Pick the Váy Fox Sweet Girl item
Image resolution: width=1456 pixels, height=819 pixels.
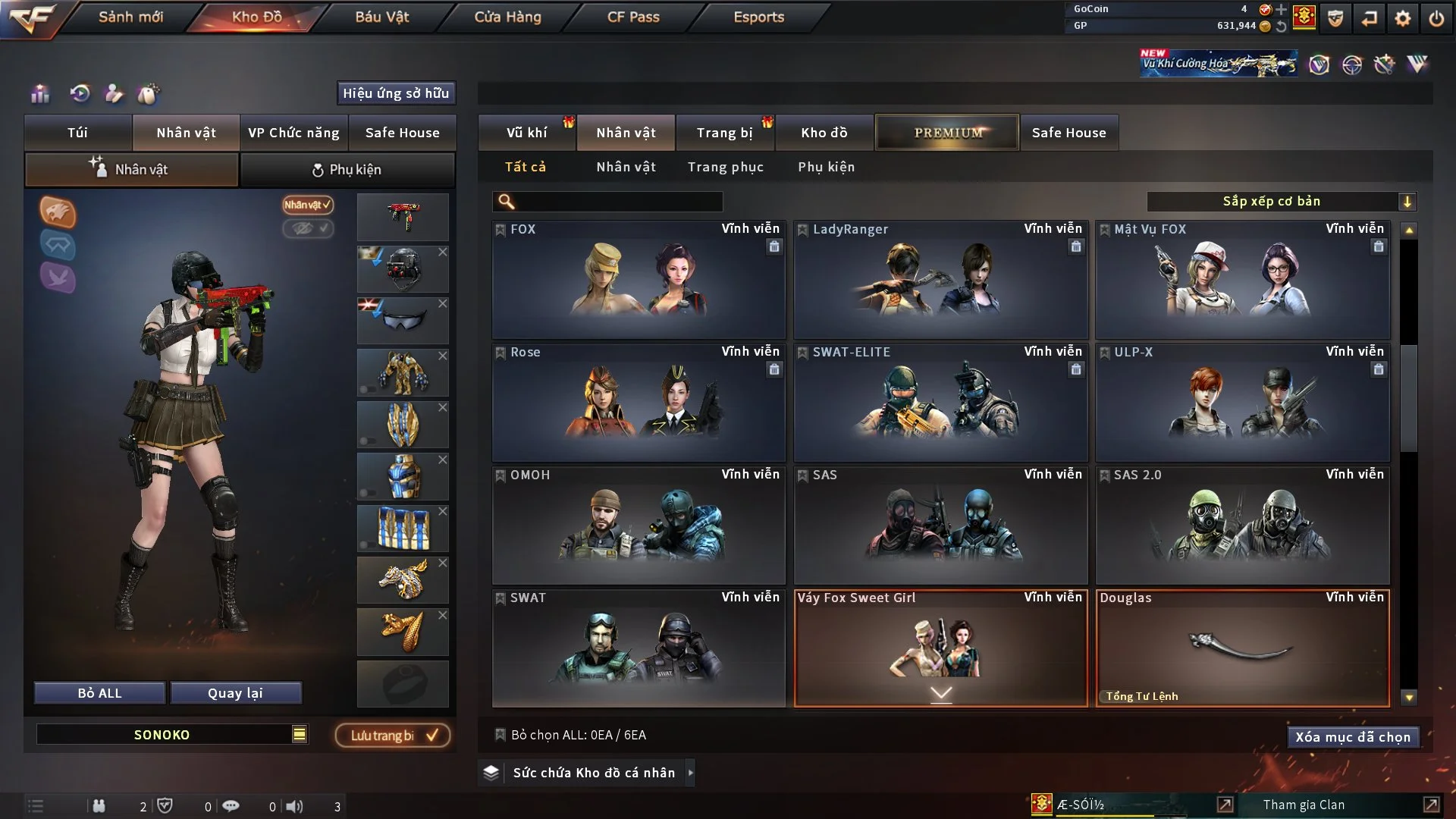940,648
